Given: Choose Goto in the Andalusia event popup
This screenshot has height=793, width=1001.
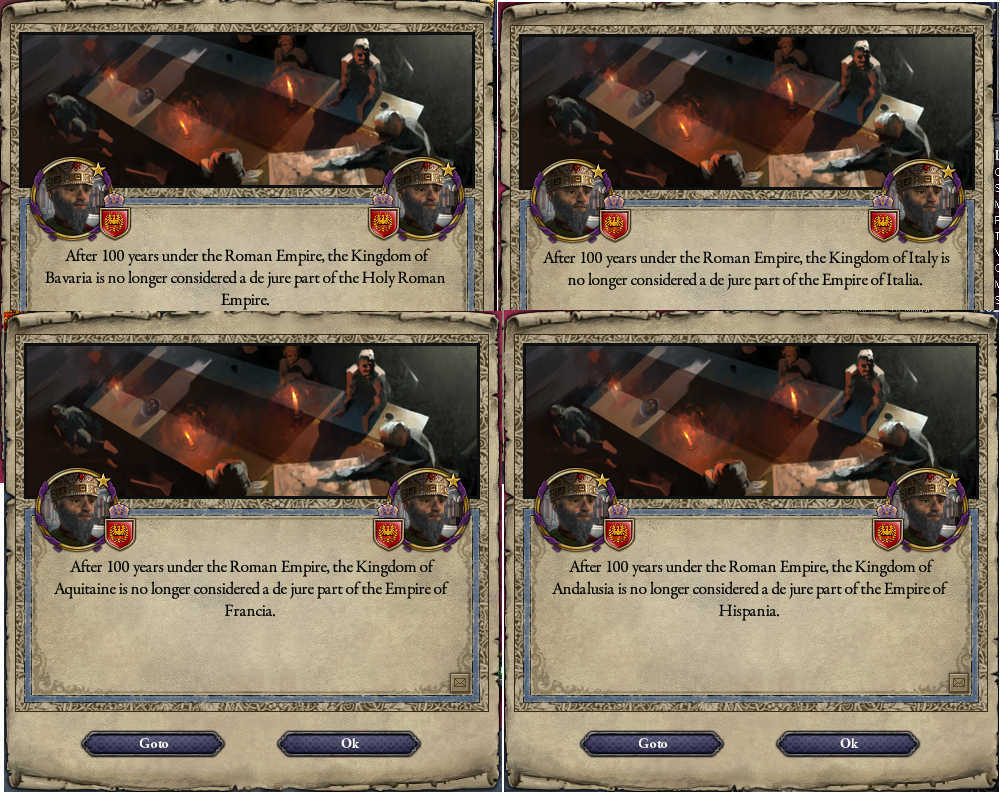Looking at the screenshot, I should [652, 744].
